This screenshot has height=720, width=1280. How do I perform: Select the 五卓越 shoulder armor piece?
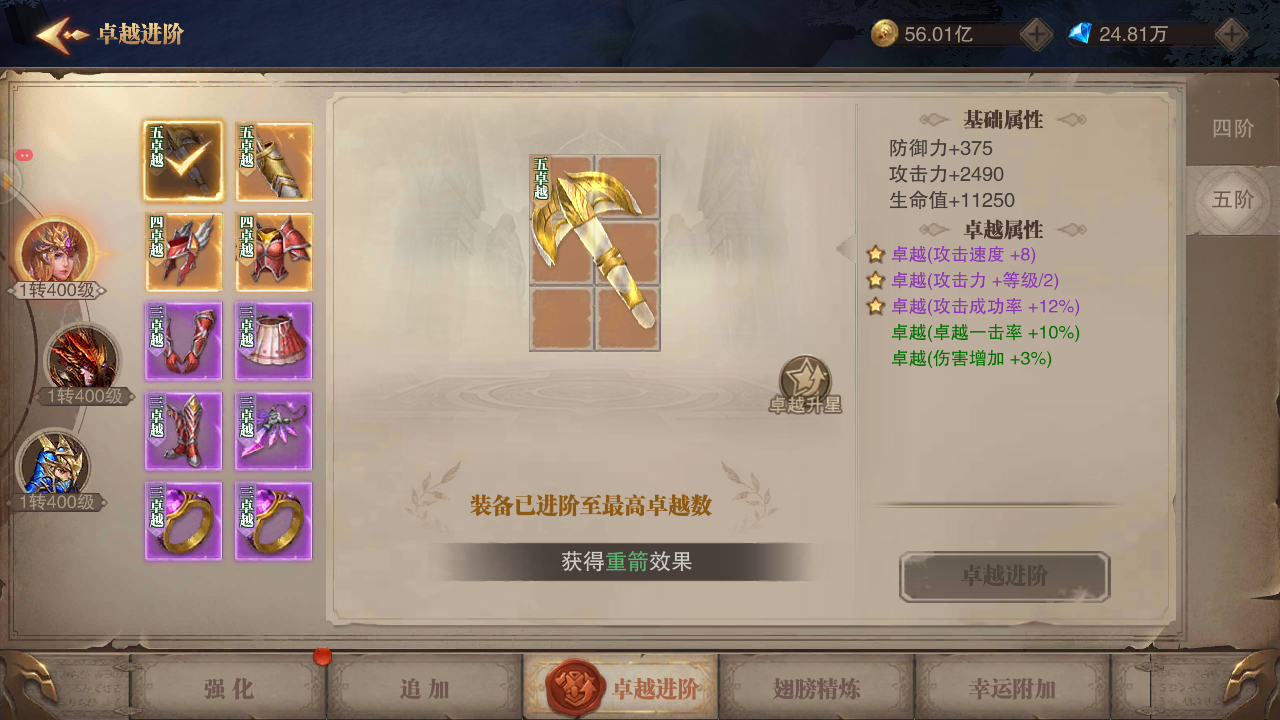(273, 161)
